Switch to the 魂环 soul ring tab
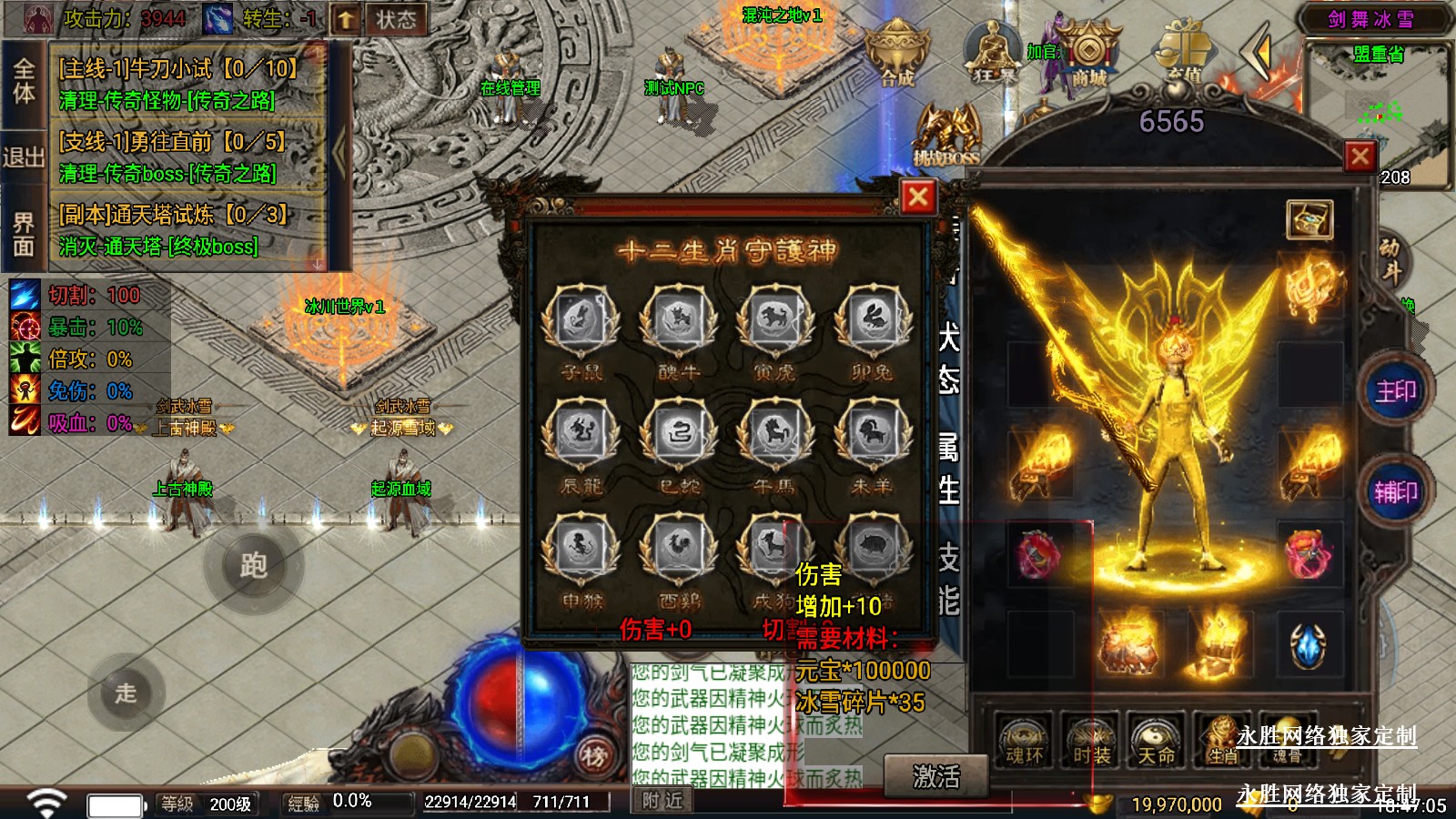 click(x=1024, y=742)
